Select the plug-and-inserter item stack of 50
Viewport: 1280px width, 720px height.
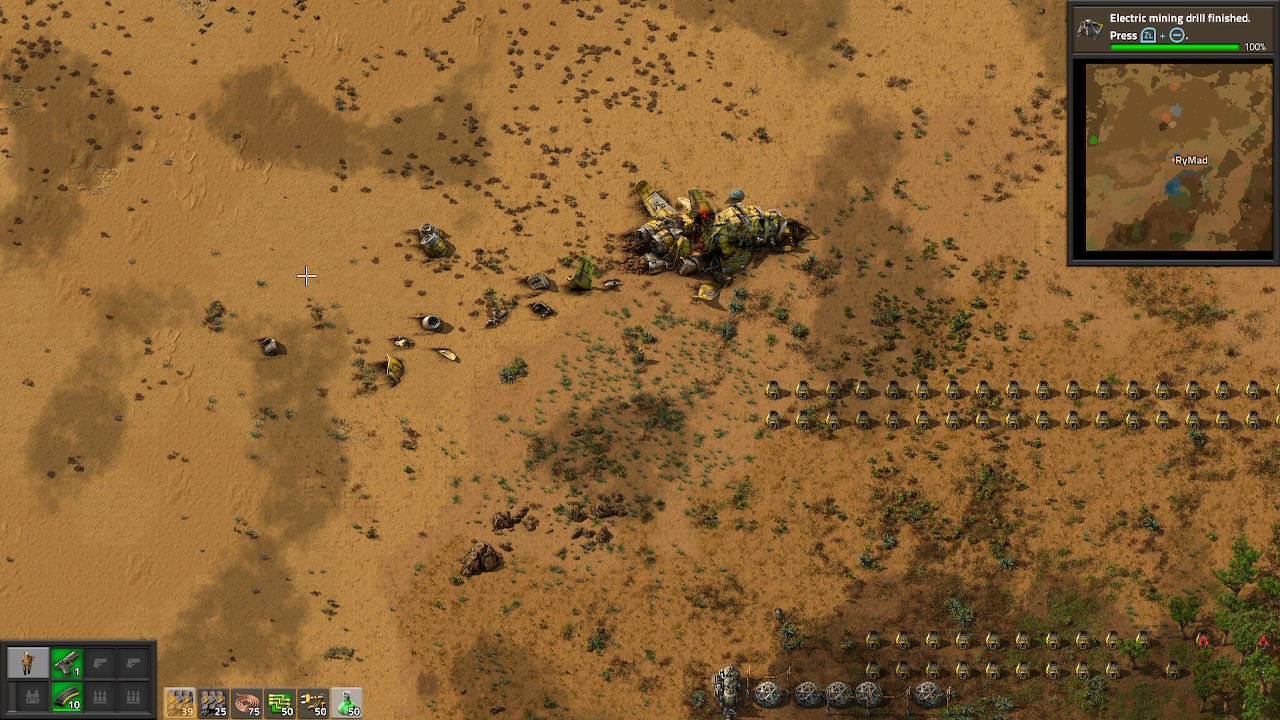coord(314,703)
